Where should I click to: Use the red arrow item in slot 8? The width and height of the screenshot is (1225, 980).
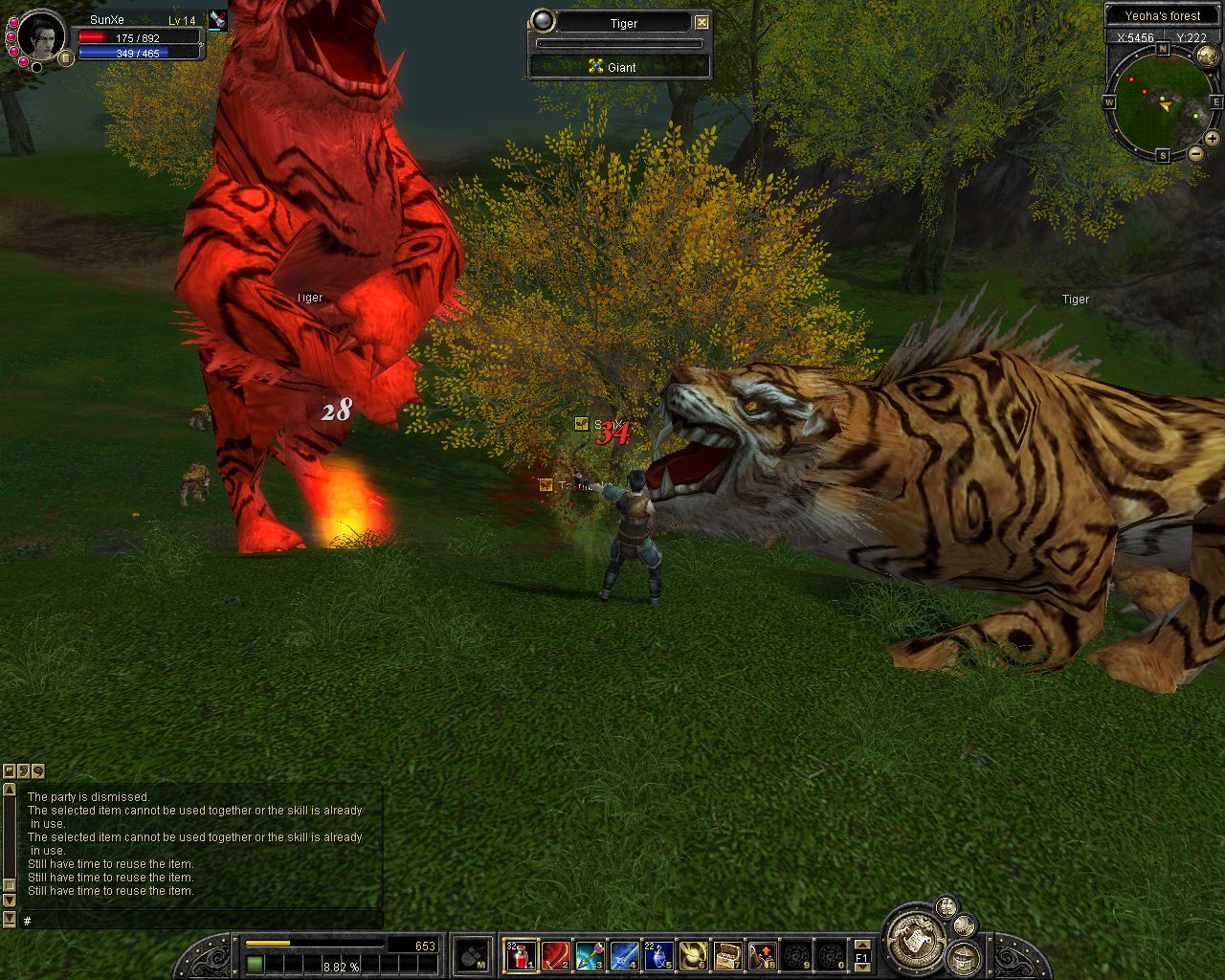762,955
